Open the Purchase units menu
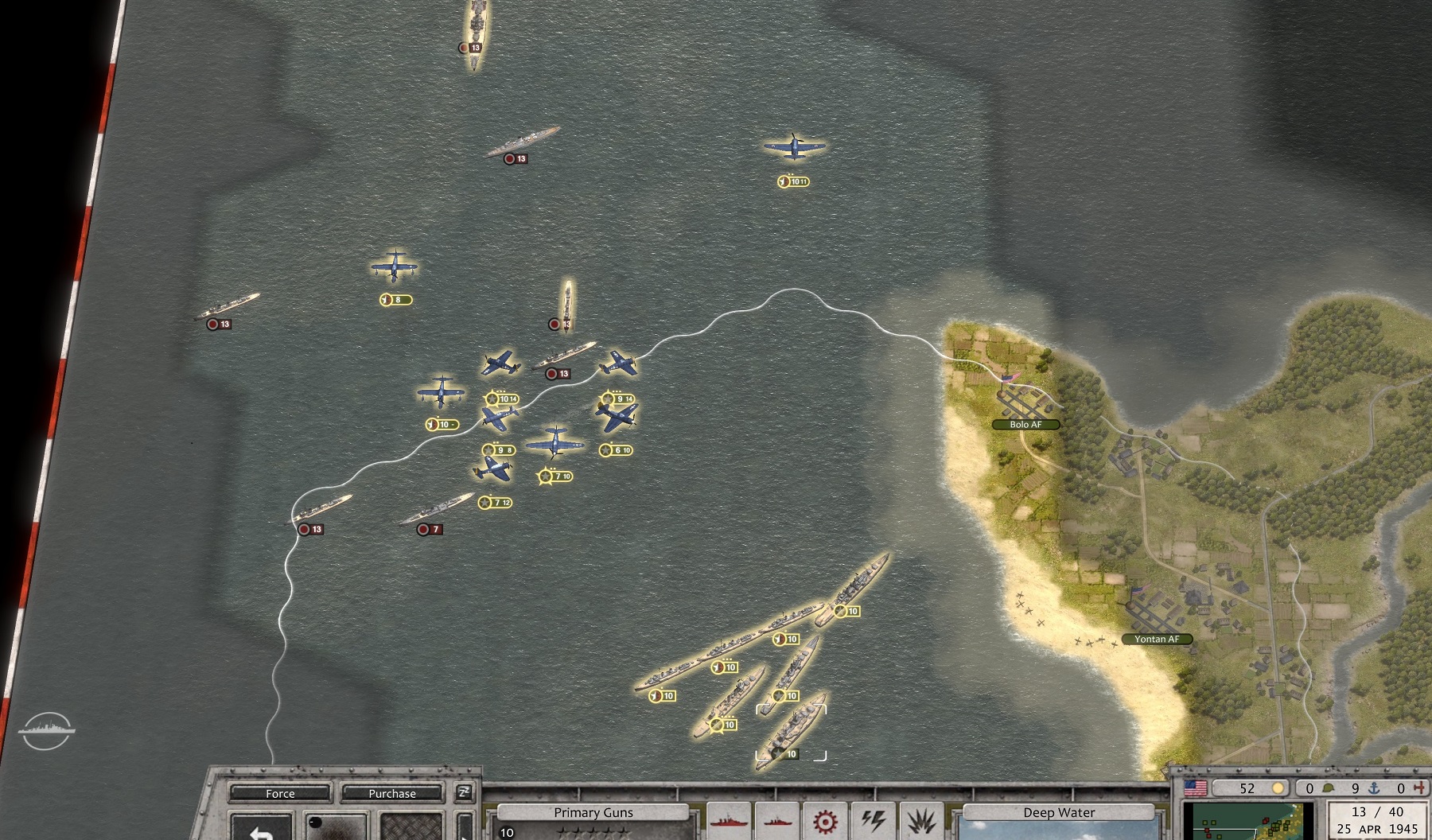This screenshot has height=840, width=1432. coord(392,793)
